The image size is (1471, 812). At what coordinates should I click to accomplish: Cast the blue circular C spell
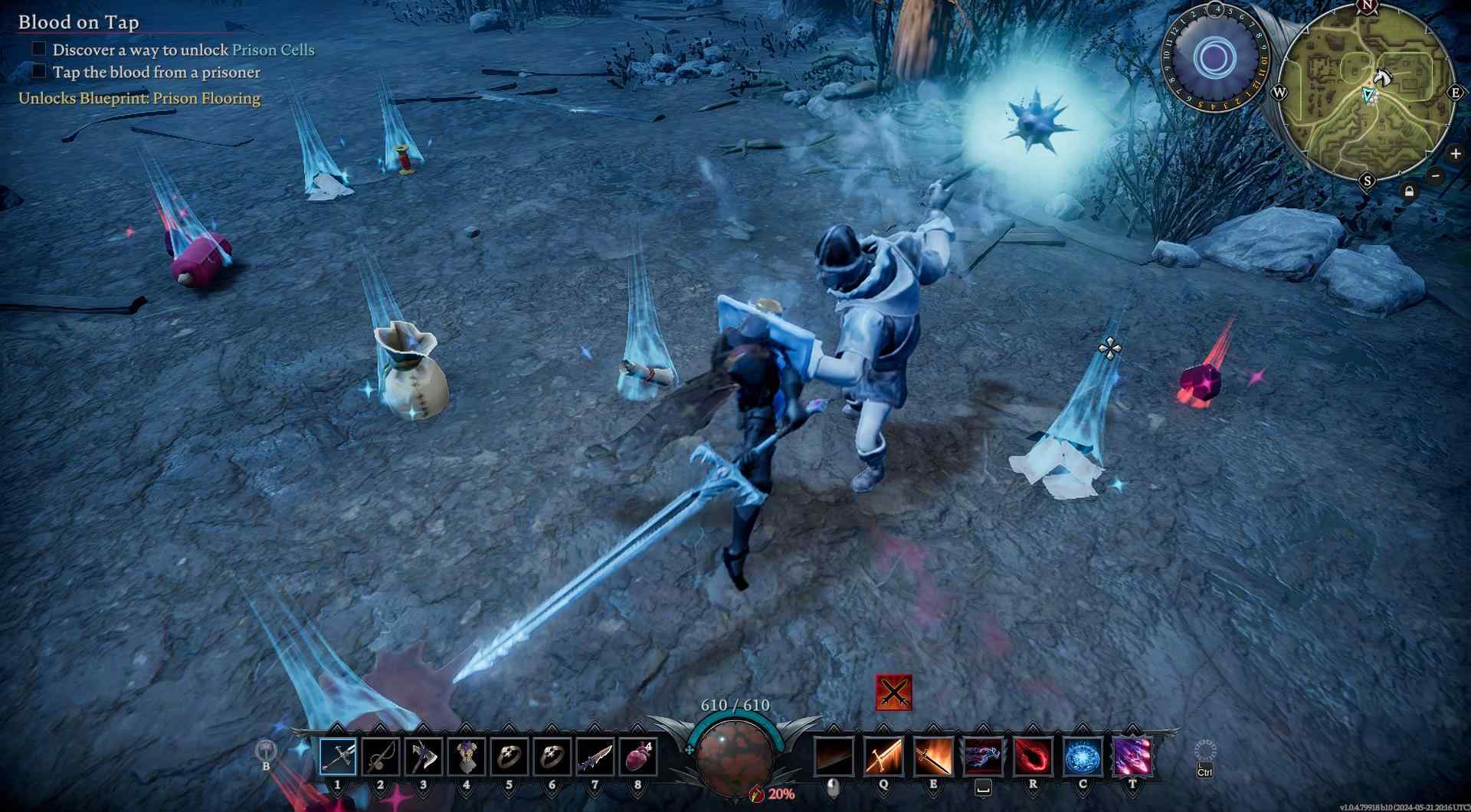click(x=1083, y=756)
